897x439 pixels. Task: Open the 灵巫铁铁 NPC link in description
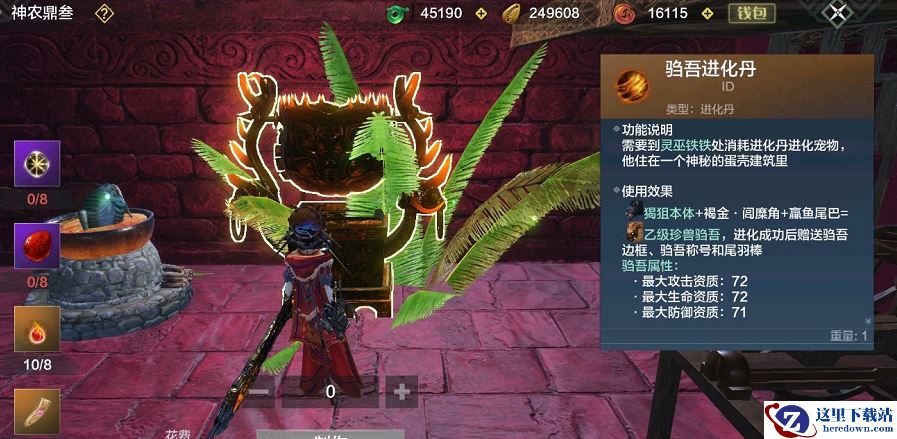coord(690,146)
